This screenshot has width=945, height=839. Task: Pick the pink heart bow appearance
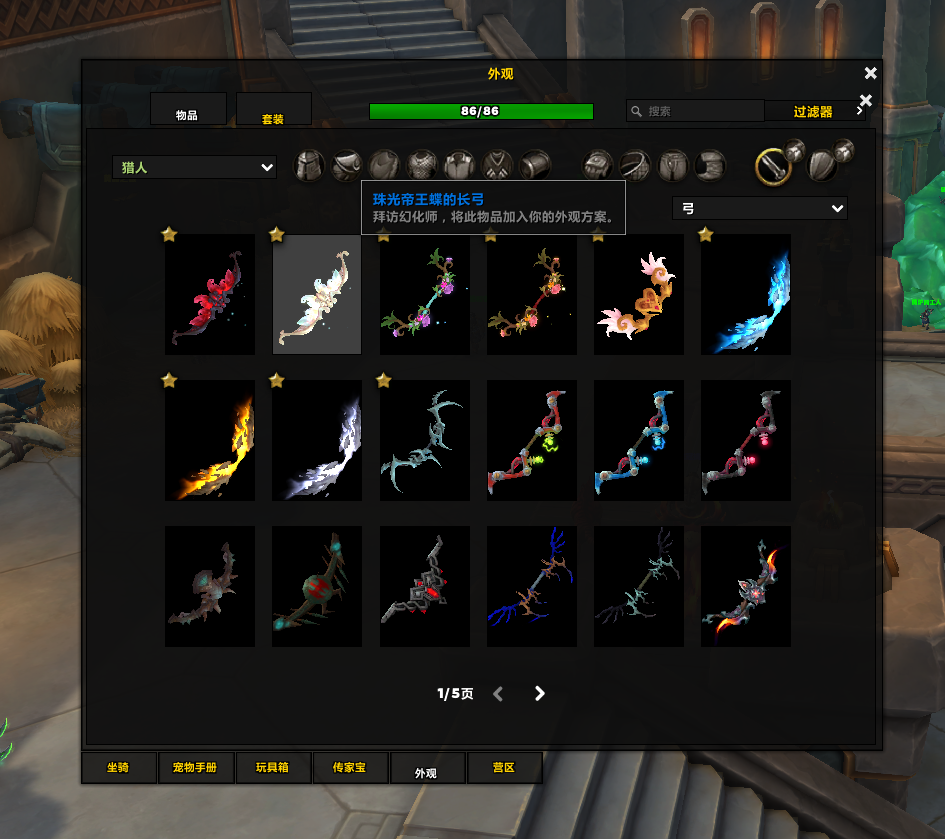[x=638, y=294]
